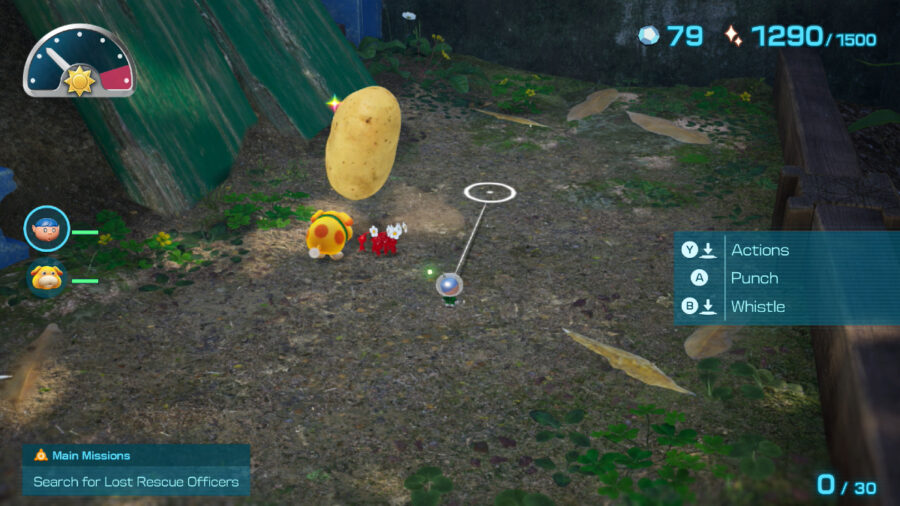Click the sun day-time meter gauge
Screen dimensions: 900x506
coord(79,62)
